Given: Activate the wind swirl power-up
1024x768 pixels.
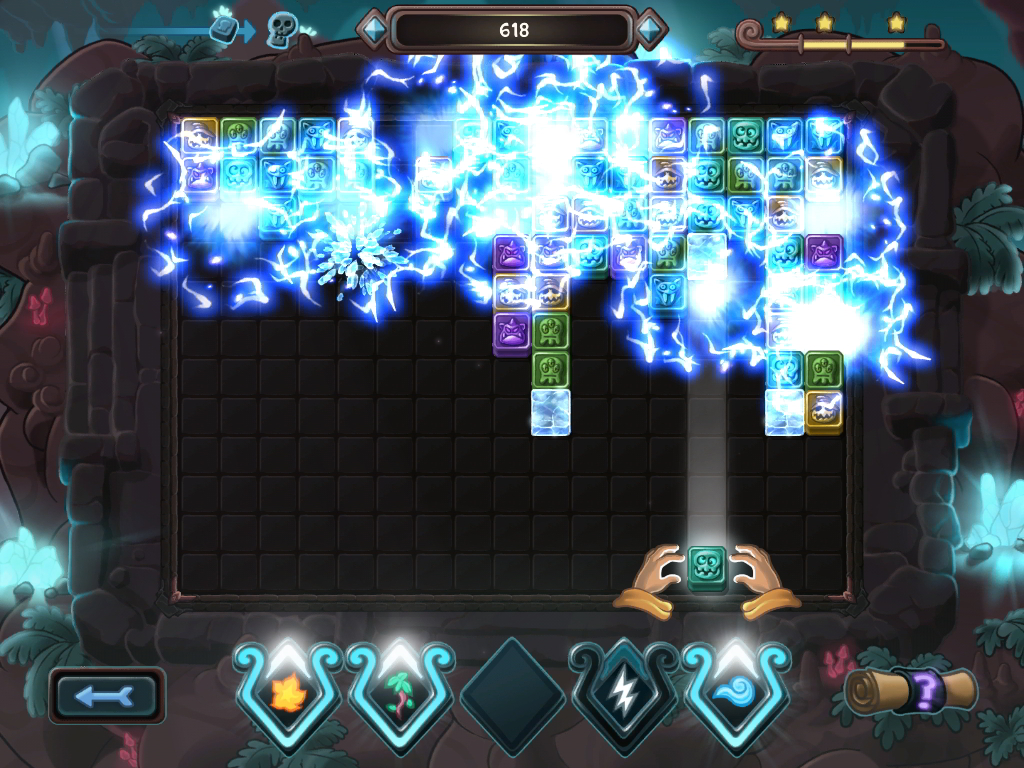Looking at the screenshot, I should (x=735, y=690).
